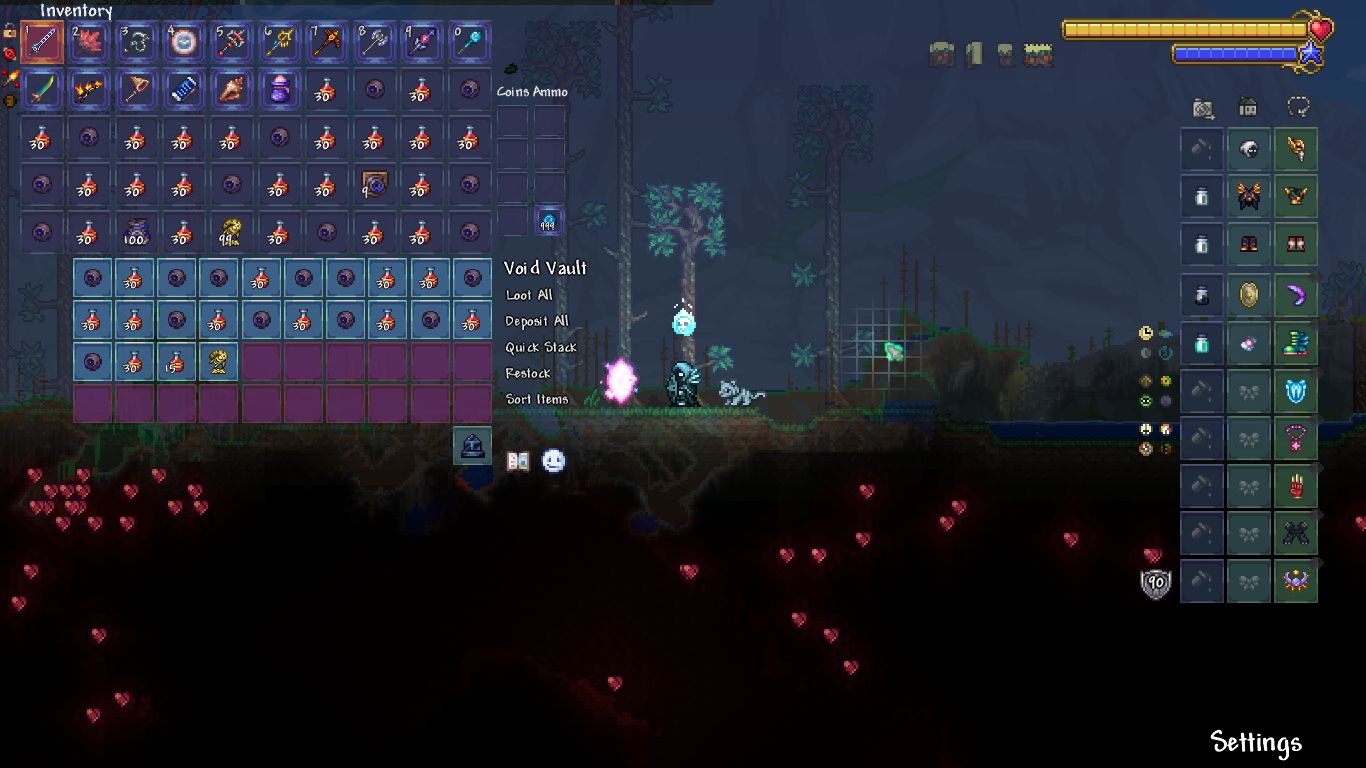Click the green-bladed sword in inventory
This screenshot has width=1366, height=768.
(x=42, y=90)
